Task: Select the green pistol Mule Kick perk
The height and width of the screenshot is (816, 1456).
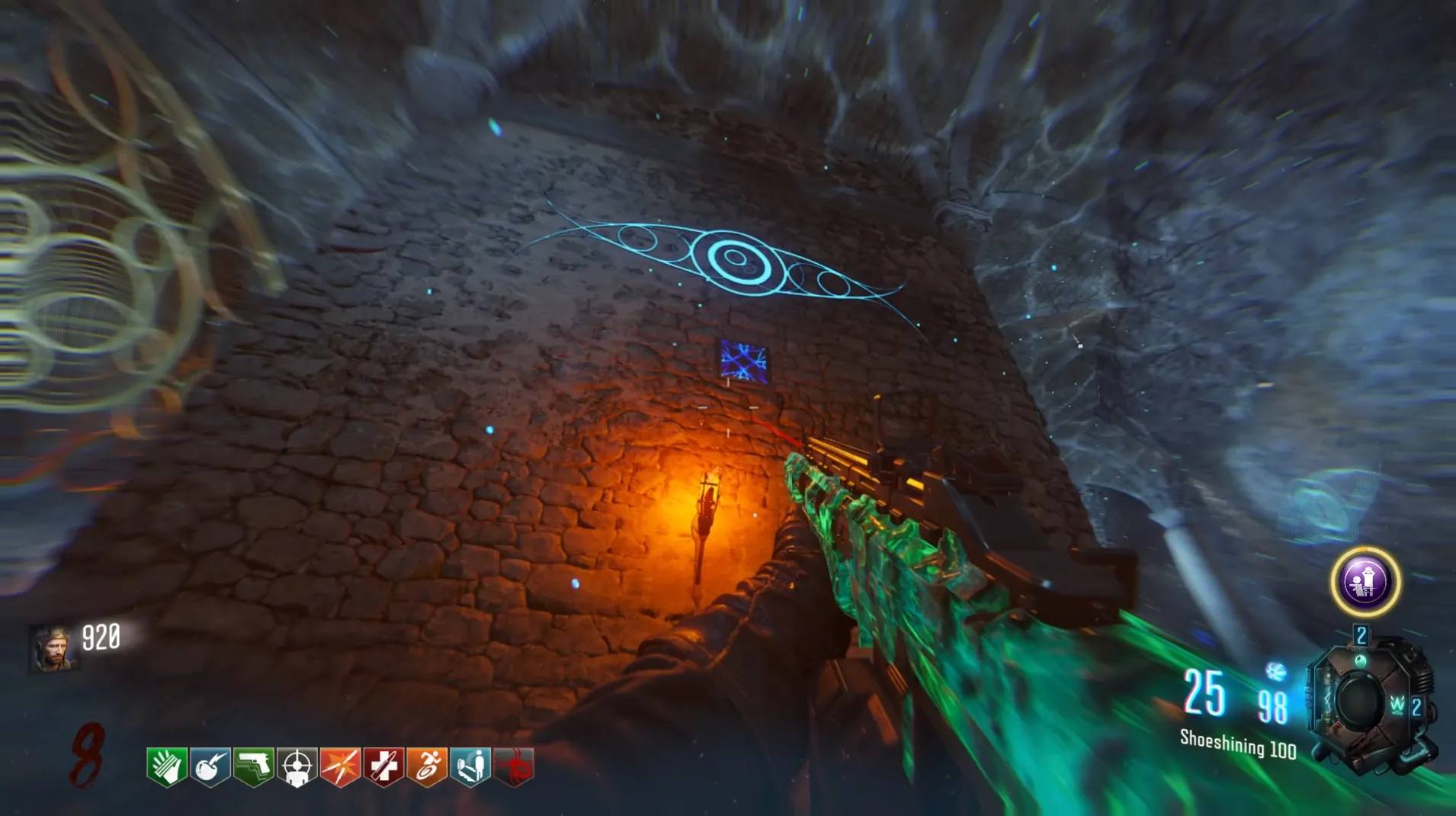Action: coord(254,766)
